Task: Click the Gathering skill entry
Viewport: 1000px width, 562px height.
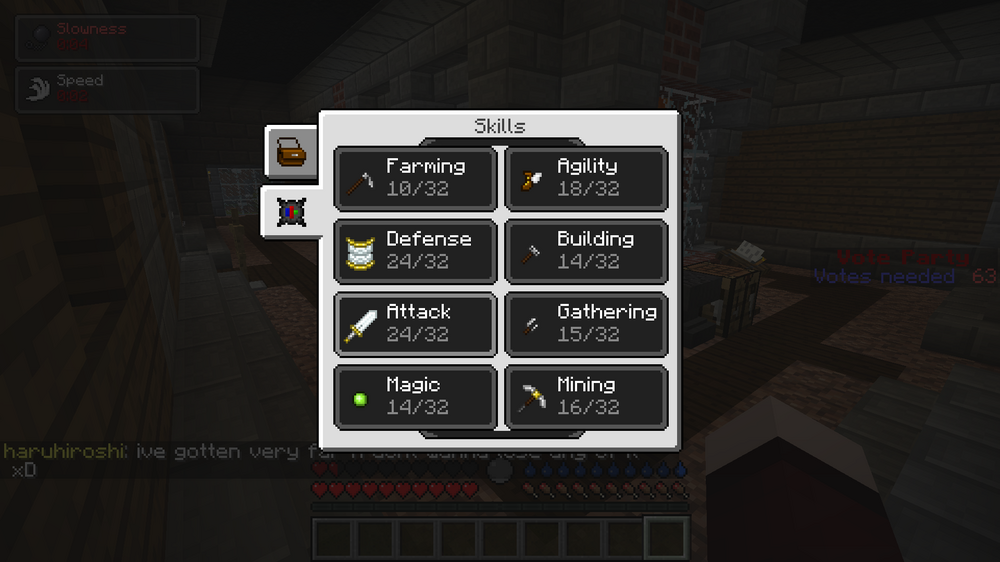Action: tap(586, 324)
